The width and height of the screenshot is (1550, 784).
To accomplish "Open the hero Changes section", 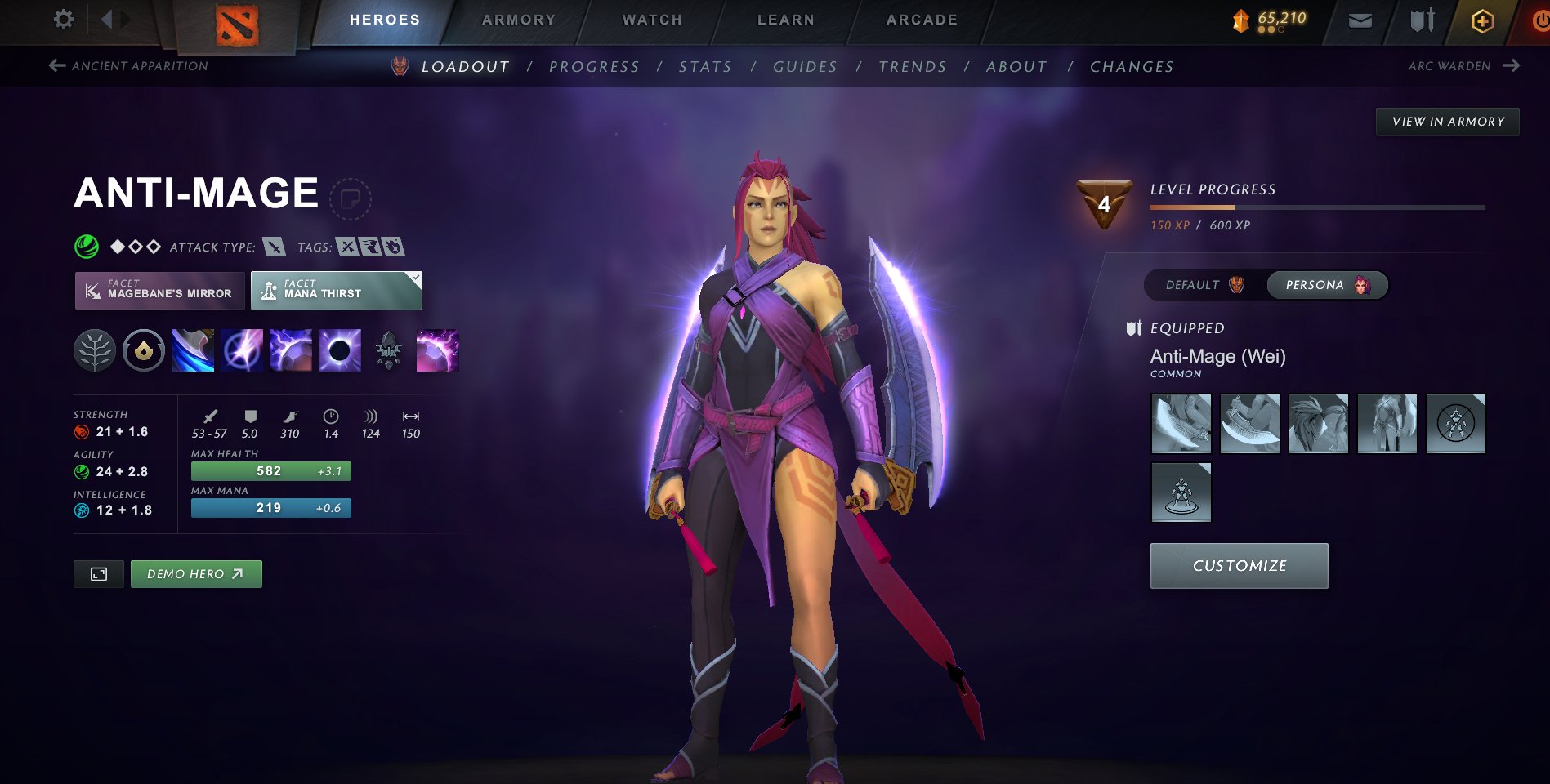I will [x=1132, y=67].
